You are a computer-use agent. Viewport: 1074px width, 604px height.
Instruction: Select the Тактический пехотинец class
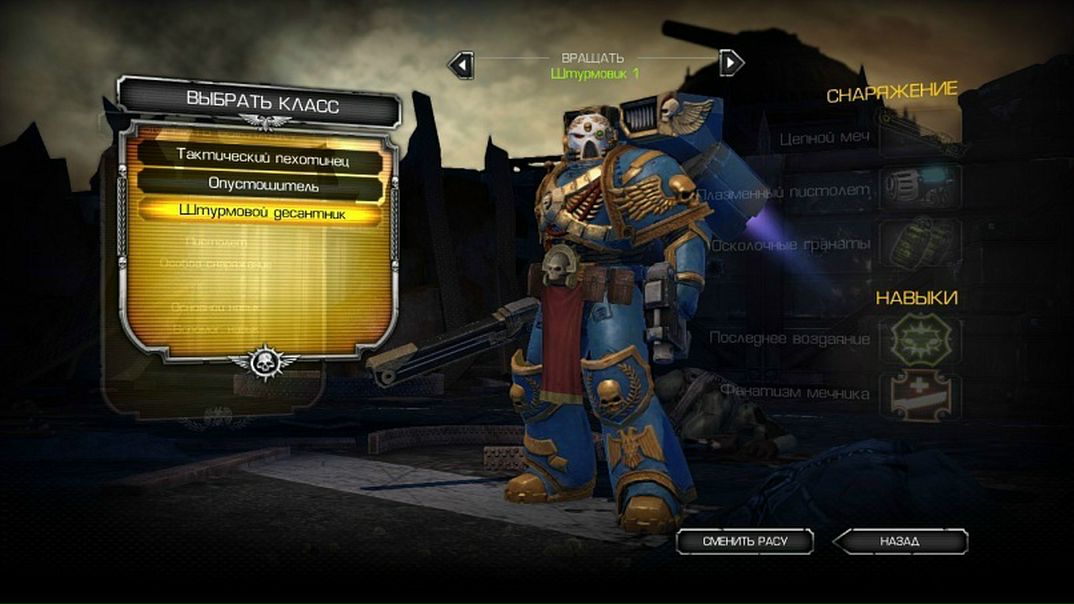coord(264,155)
